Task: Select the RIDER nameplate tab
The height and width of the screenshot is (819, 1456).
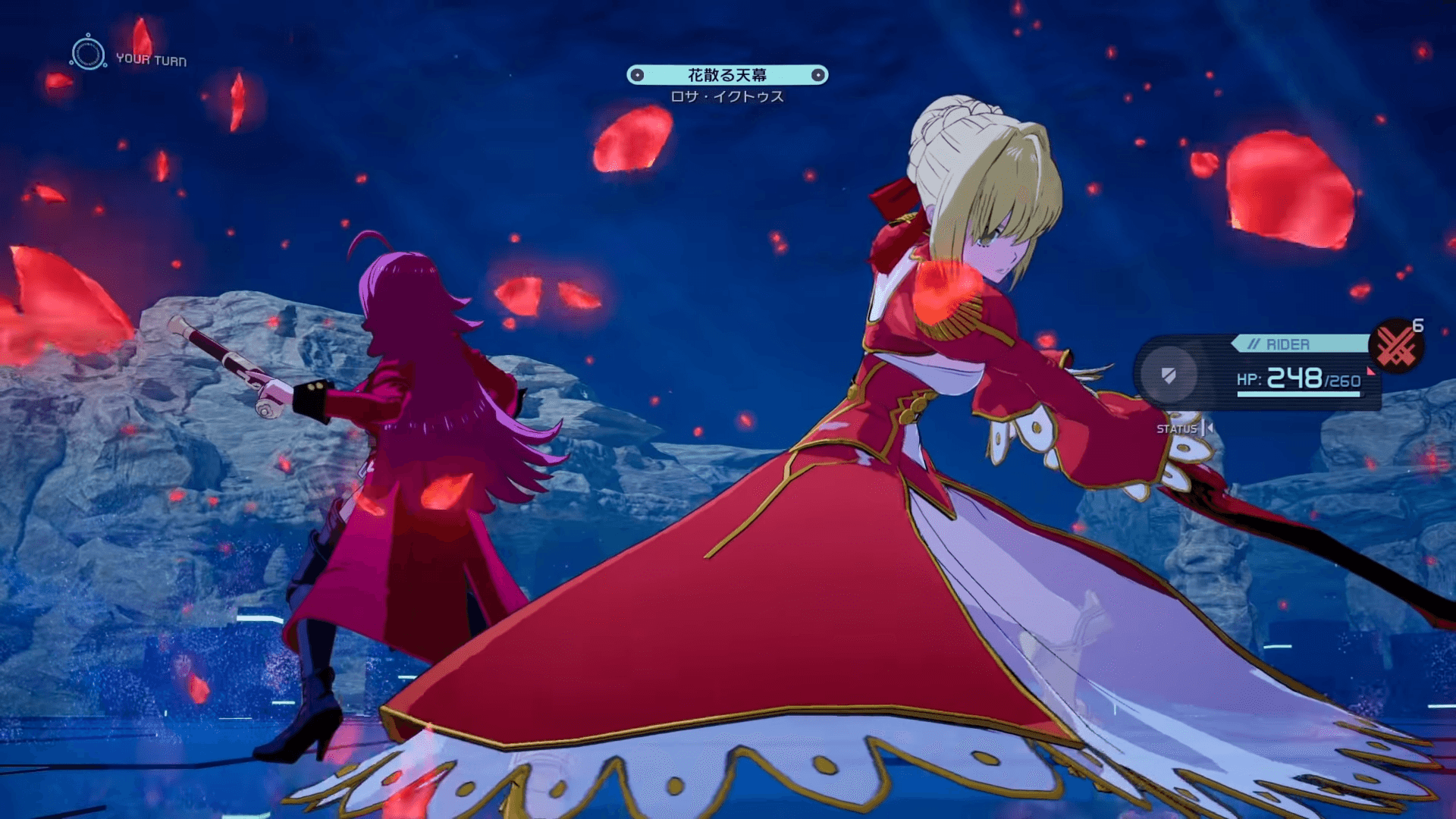Action: [x=1288, y=343]
